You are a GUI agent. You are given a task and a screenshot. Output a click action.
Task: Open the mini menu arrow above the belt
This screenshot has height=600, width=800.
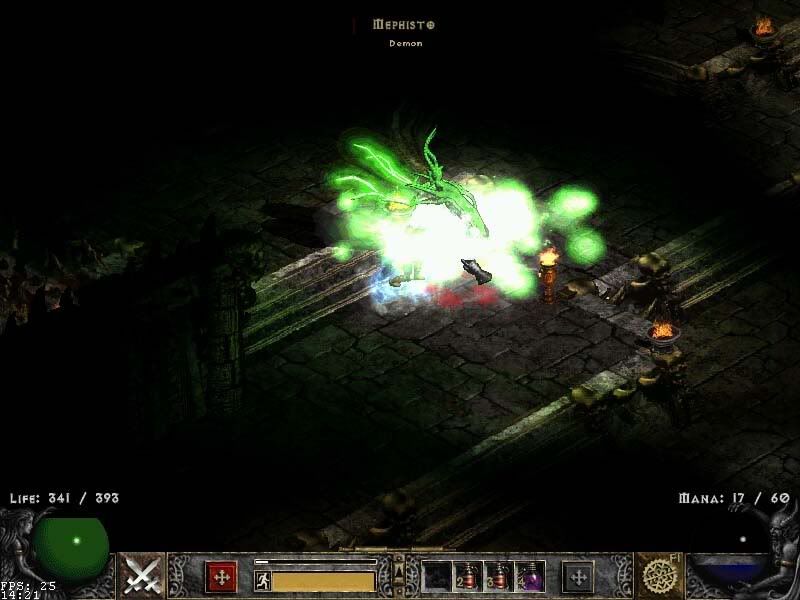398,567
